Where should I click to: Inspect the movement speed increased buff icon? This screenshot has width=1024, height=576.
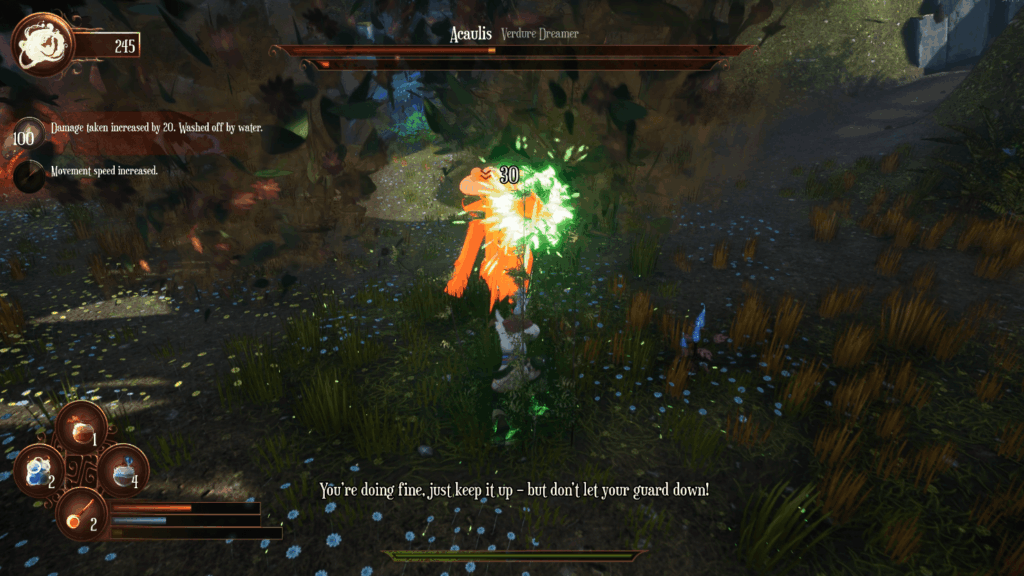(x=28, y=174)
